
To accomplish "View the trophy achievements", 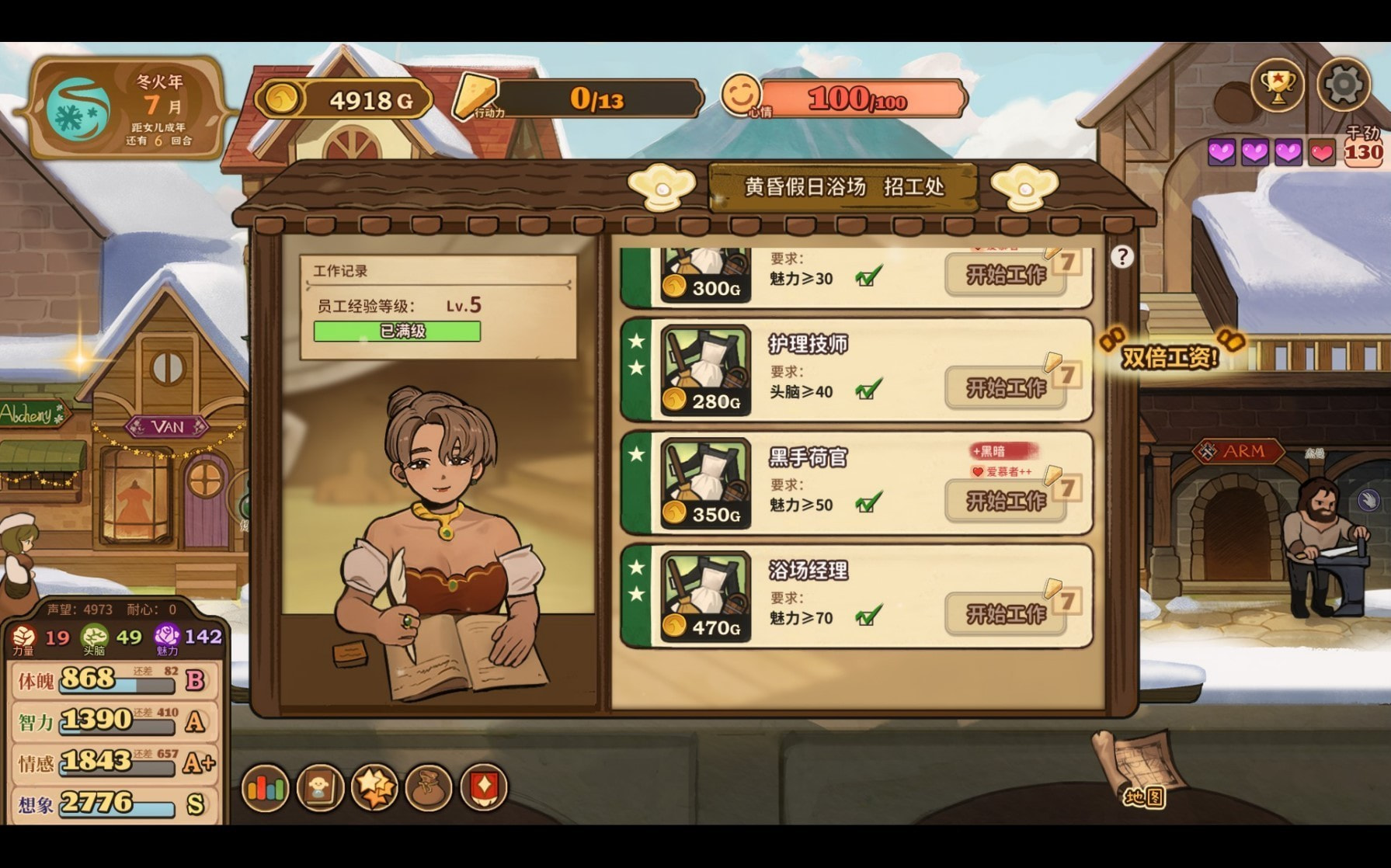I will [x=1277, y=85].
